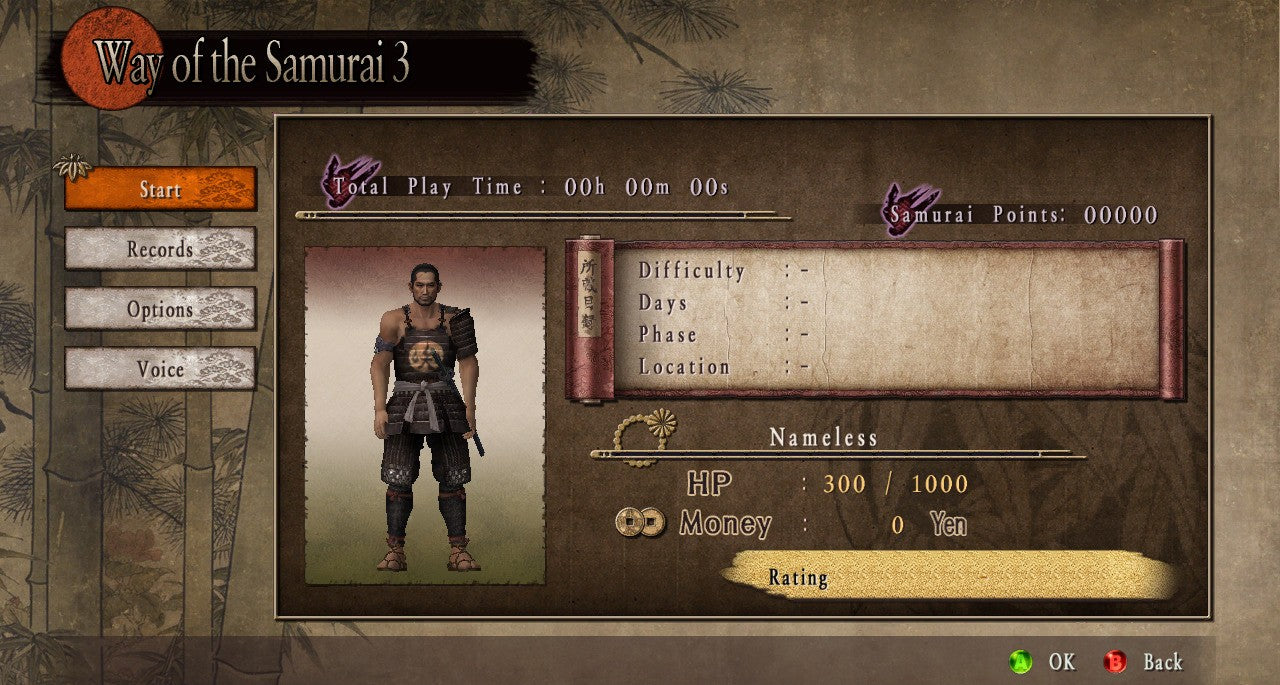Go to the Options menu
The width and height of the screenshot is (1280, 685).
coord(160,309)
